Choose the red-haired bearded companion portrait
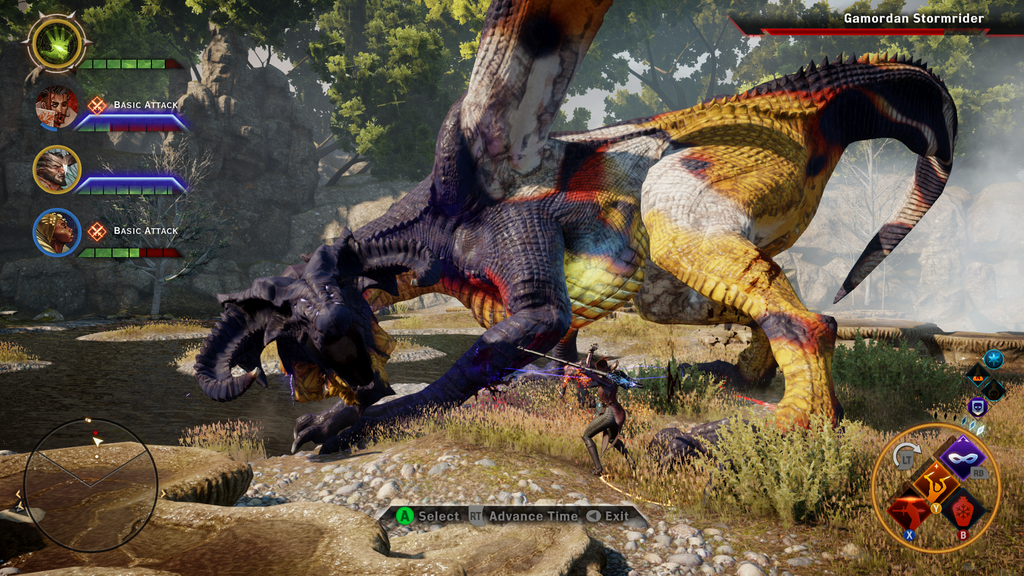 click(57, 107)
